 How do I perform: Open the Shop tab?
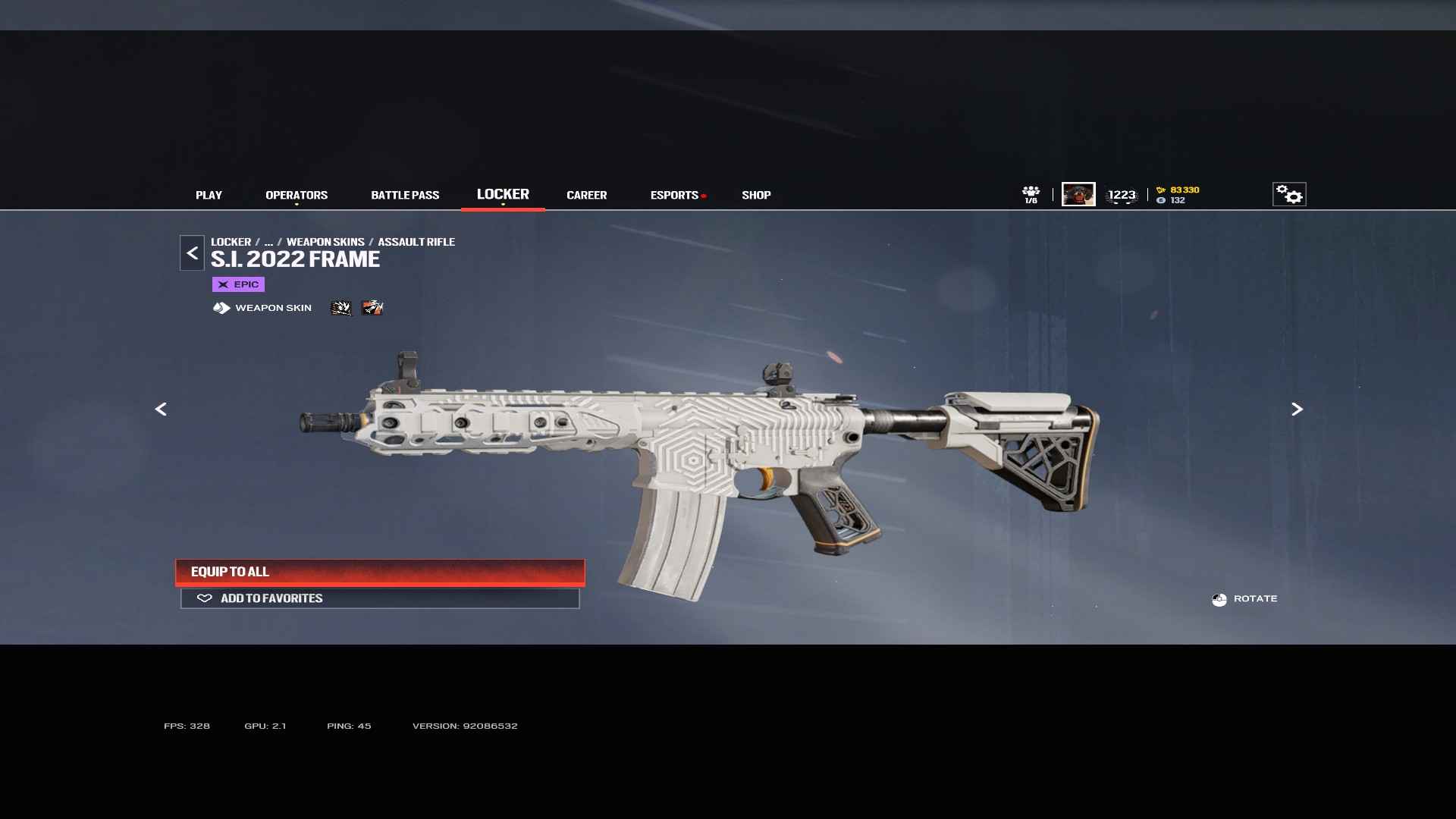(756, 195)
